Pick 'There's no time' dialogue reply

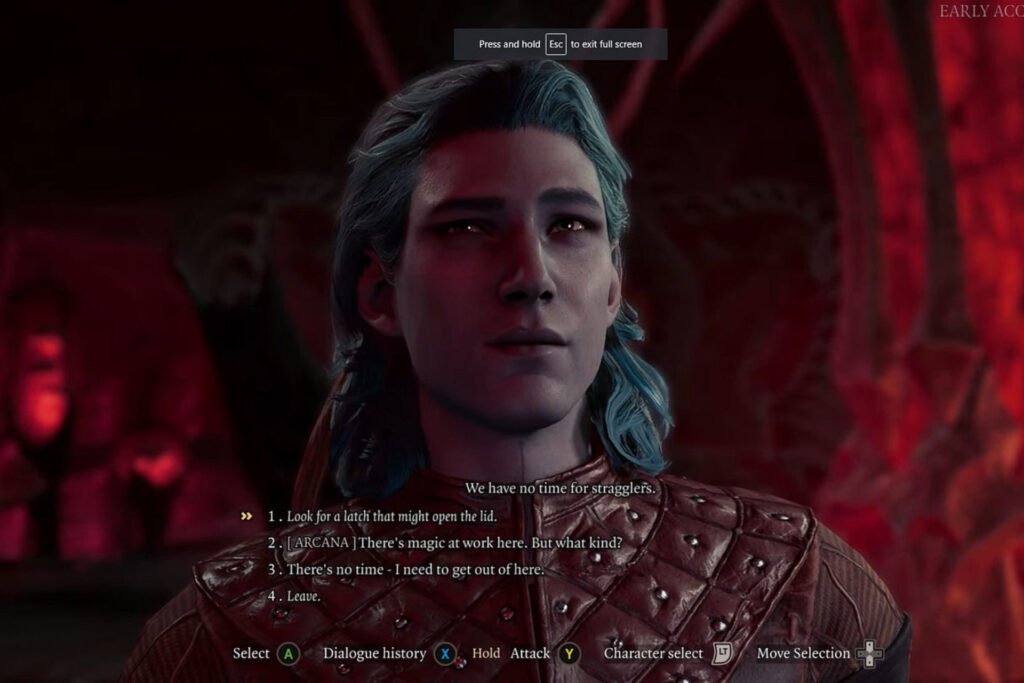(414, 569)
